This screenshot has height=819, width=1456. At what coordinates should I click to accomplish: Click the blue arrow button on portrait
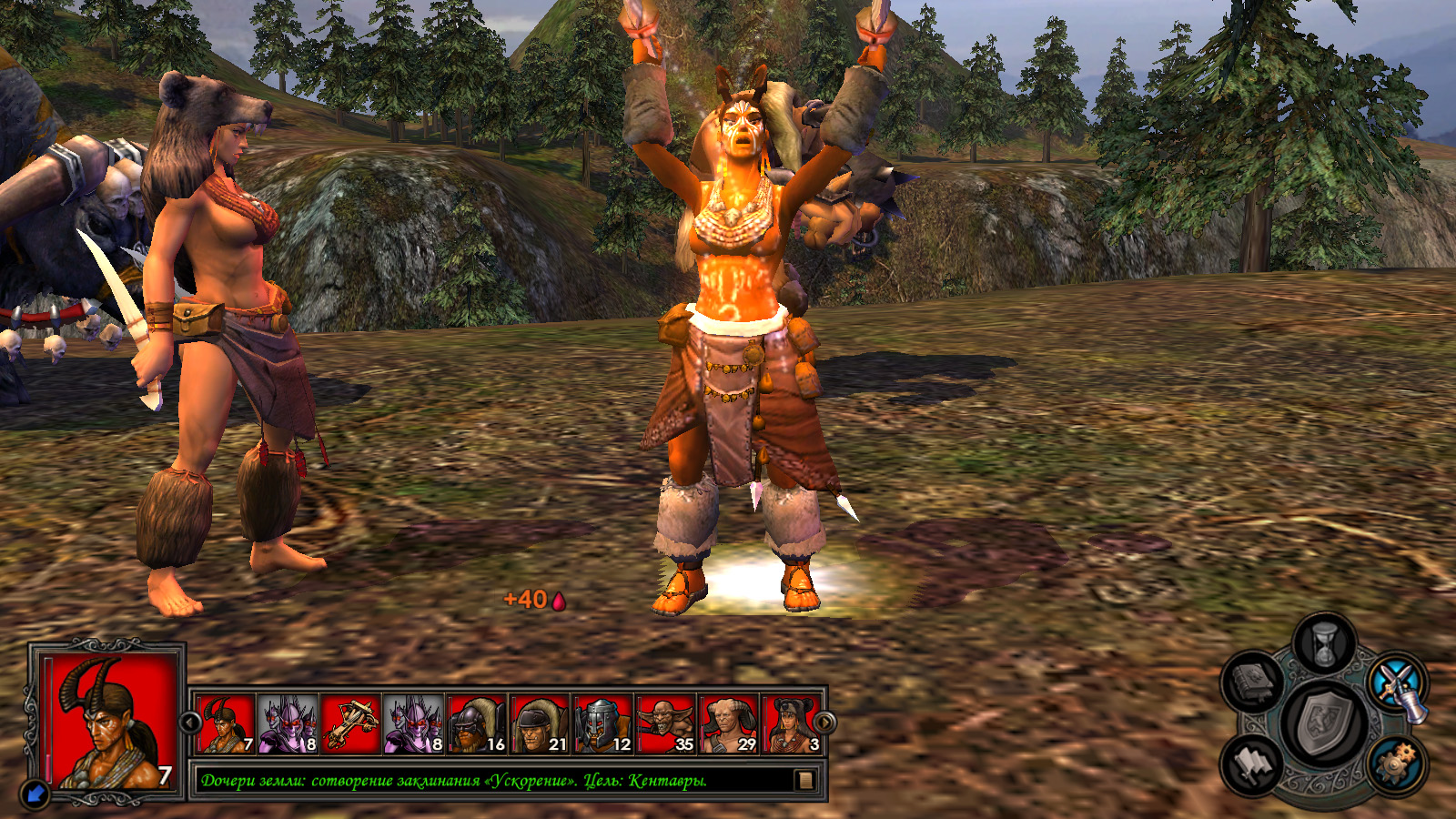click(x=35, y=794)
